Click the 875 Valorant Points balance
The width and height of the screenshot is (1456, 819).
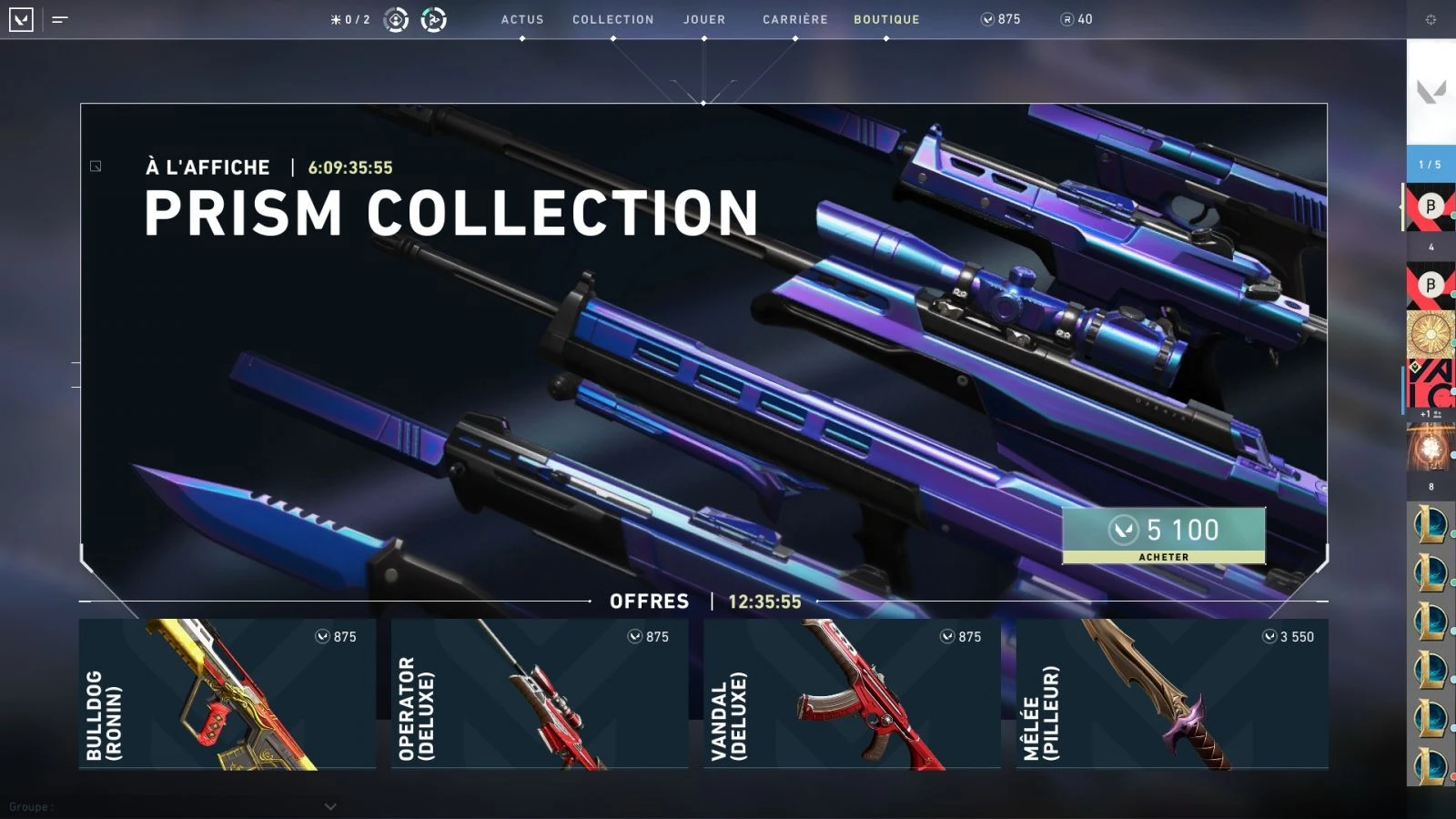(1000, 19)
